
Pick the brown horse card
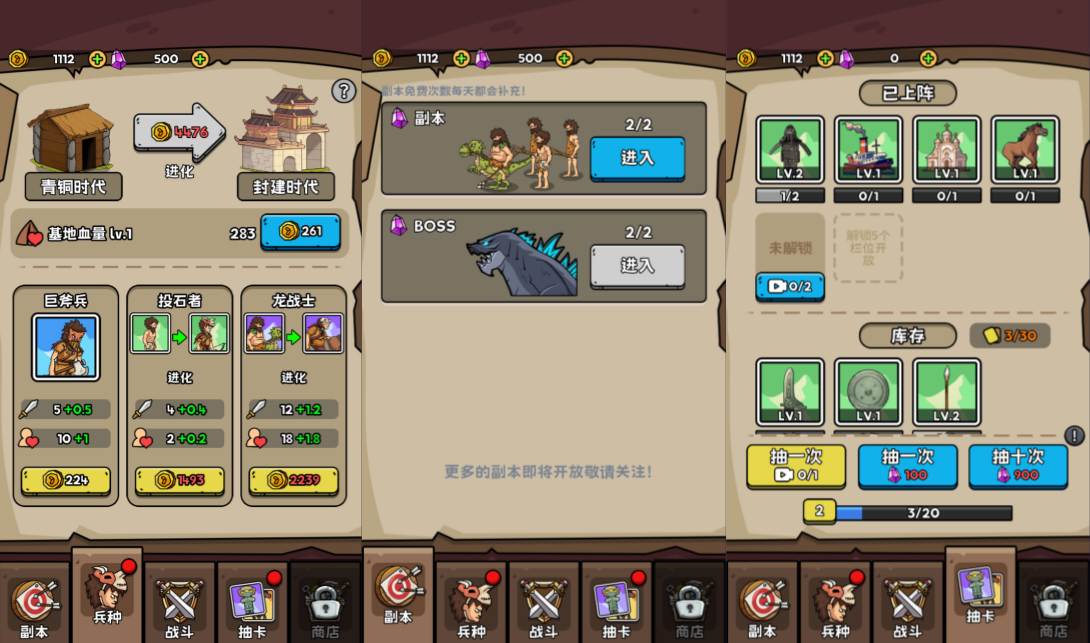click(x=1025, y=150)
